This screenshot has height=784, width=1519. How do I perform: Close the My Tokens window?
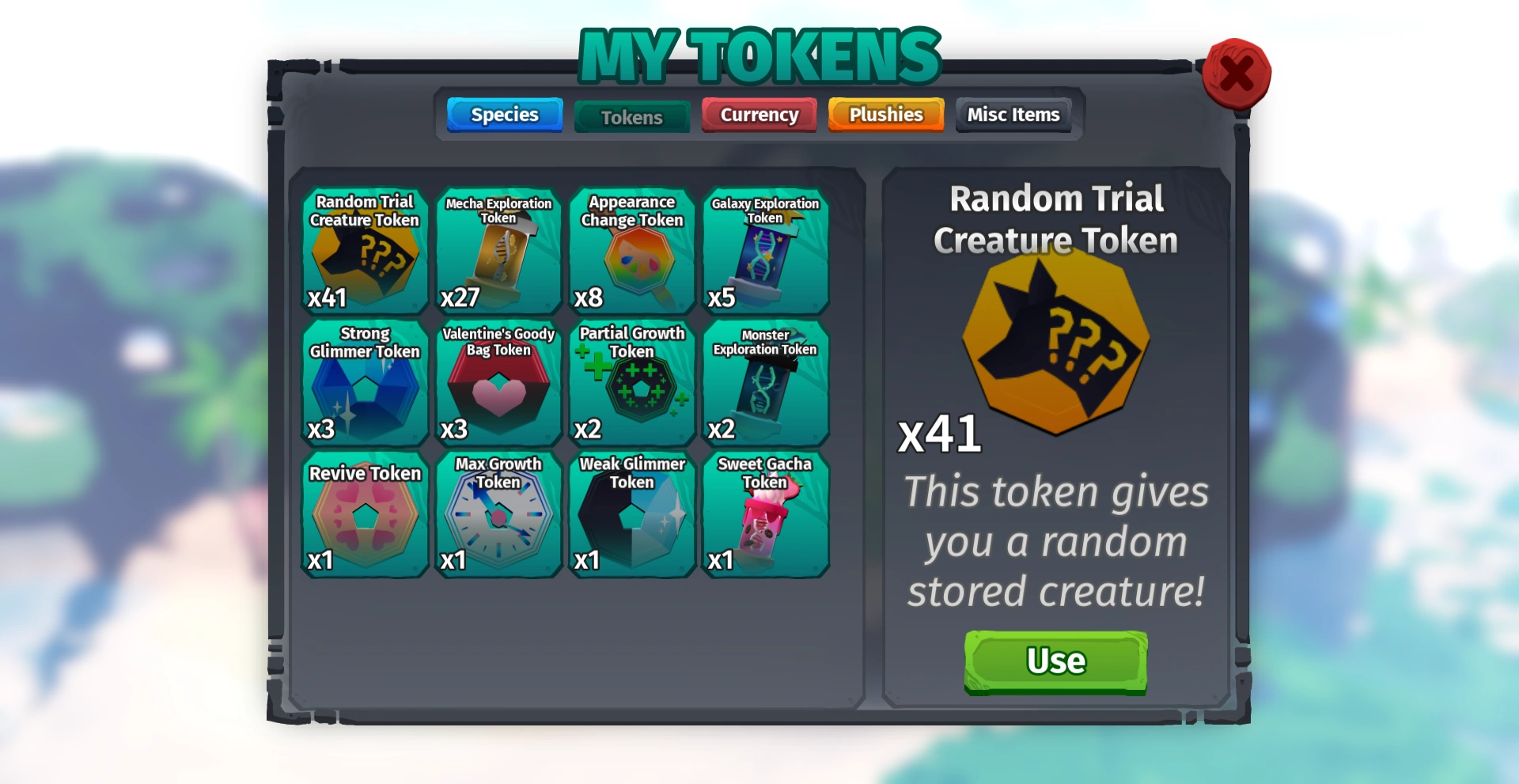click(1237, 73)
